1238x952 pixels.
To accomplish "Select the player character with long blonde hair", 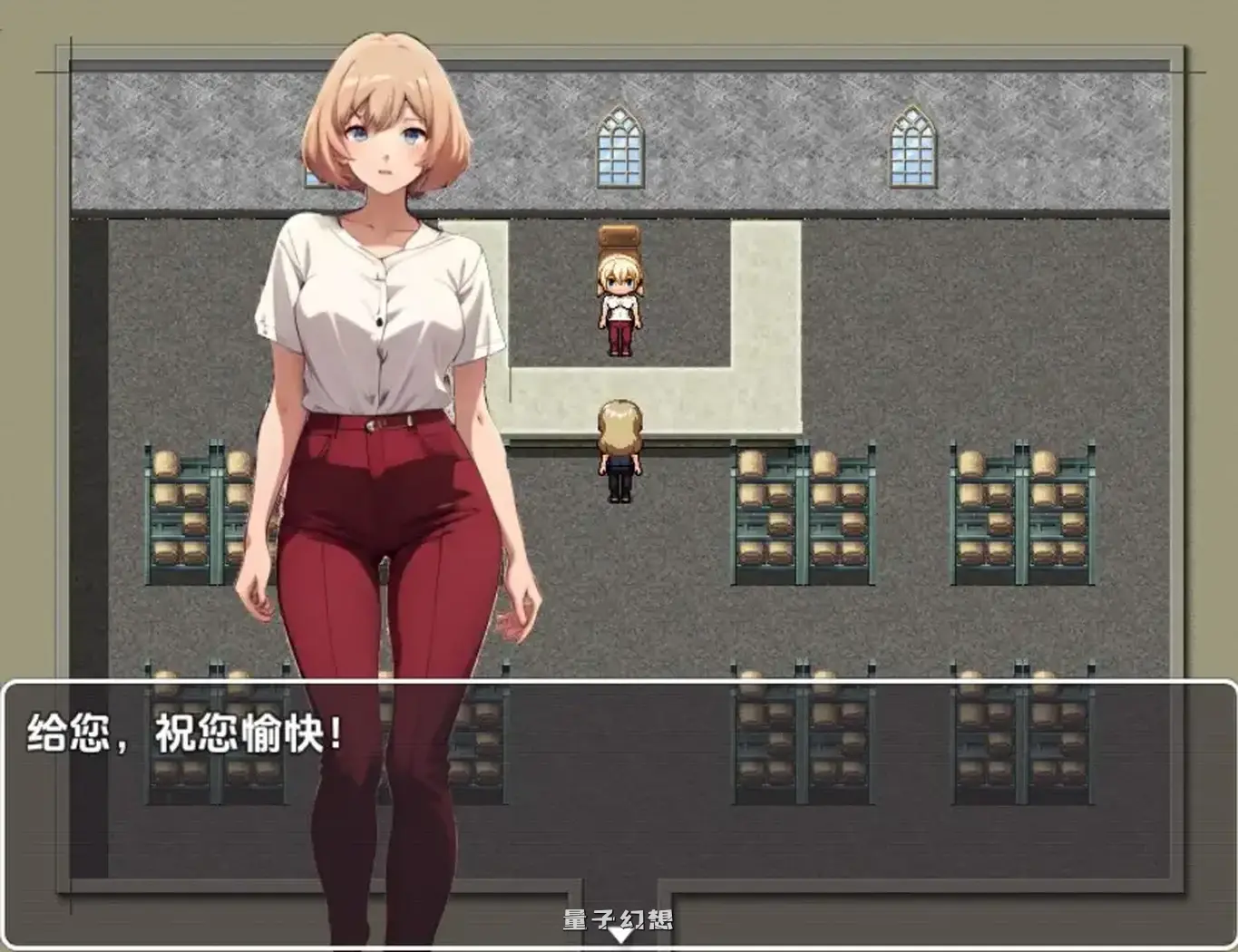I will click(619, 449).
